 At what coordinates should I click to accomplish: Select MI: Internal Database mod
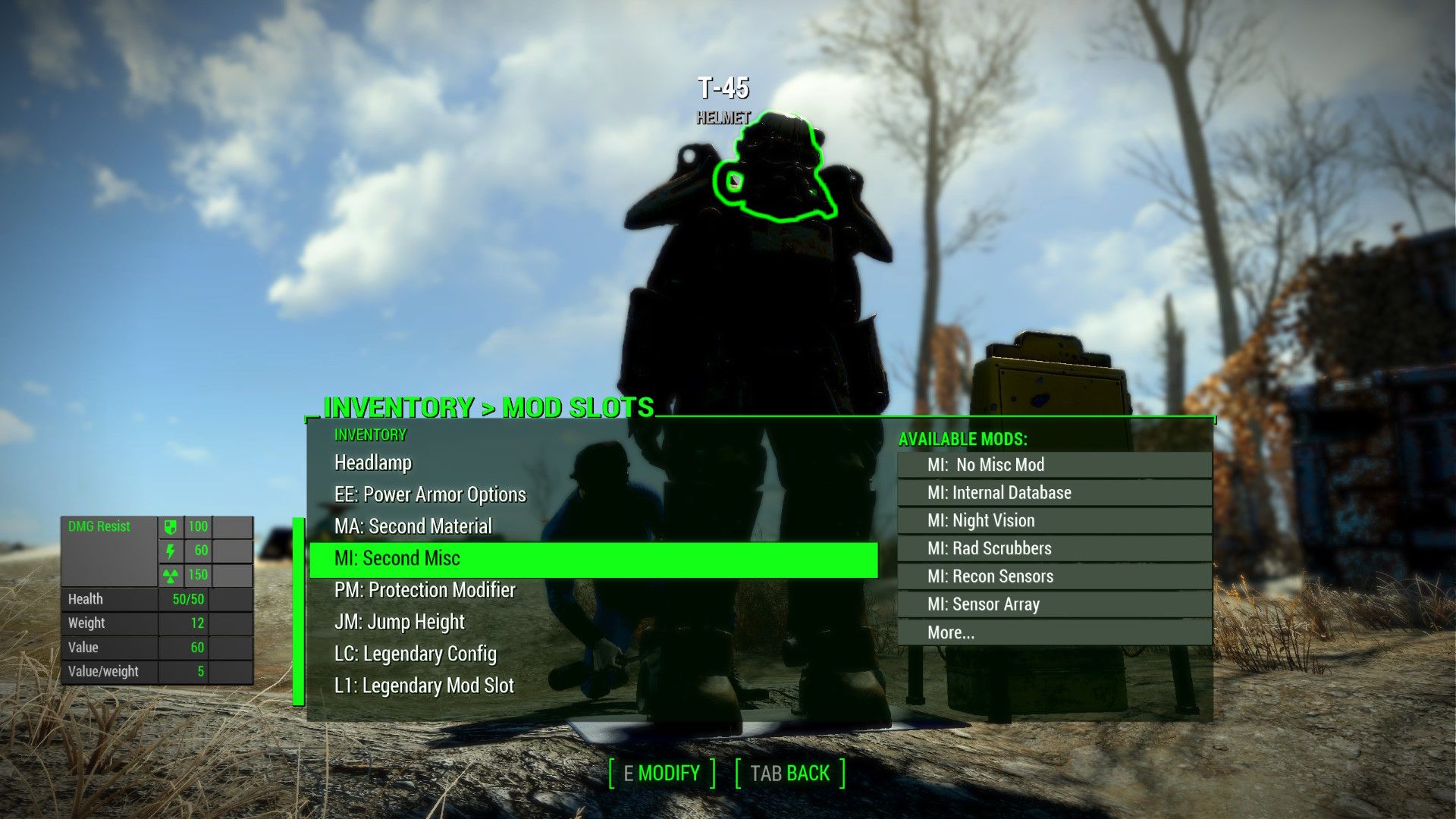click(x=999, y=492)
